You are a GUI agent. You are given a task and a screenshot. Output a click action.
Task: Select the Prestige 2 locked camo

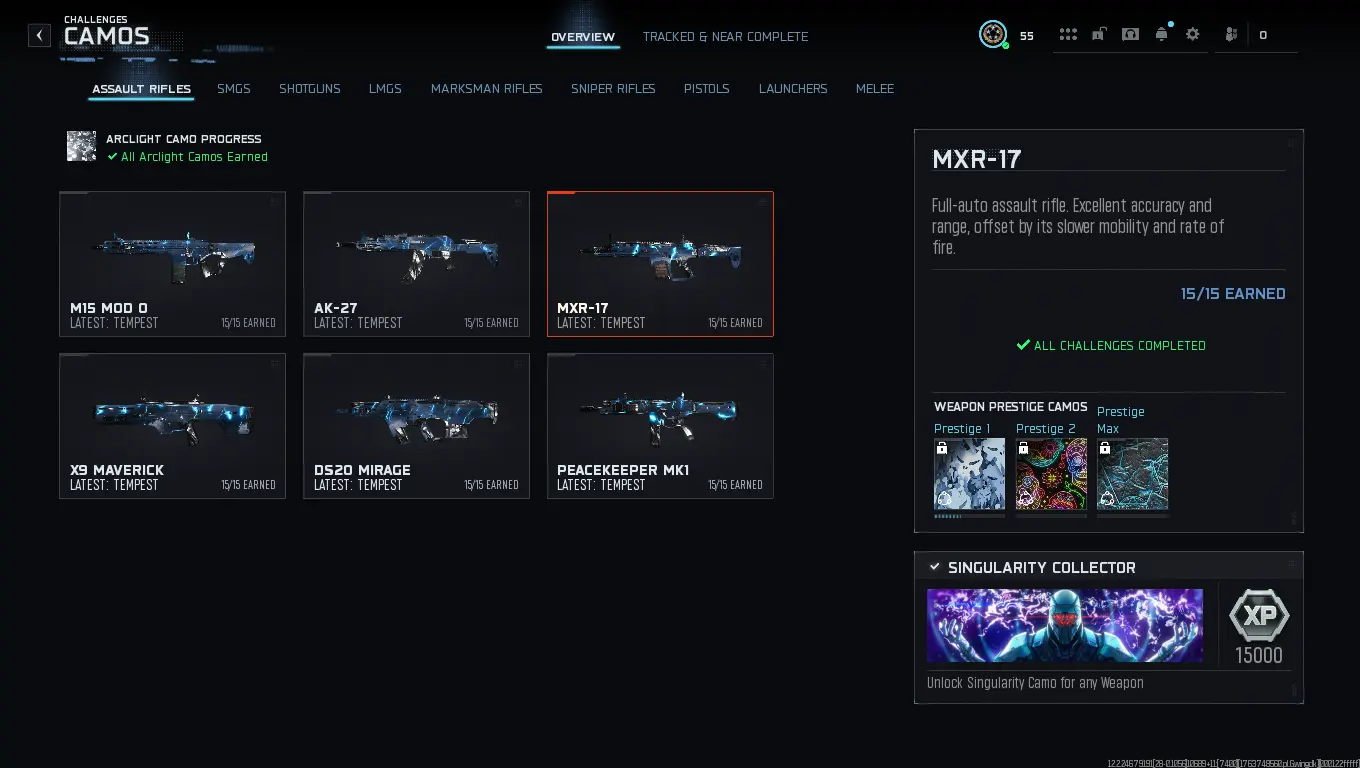pyautogui.click(x=1050, y=475)
